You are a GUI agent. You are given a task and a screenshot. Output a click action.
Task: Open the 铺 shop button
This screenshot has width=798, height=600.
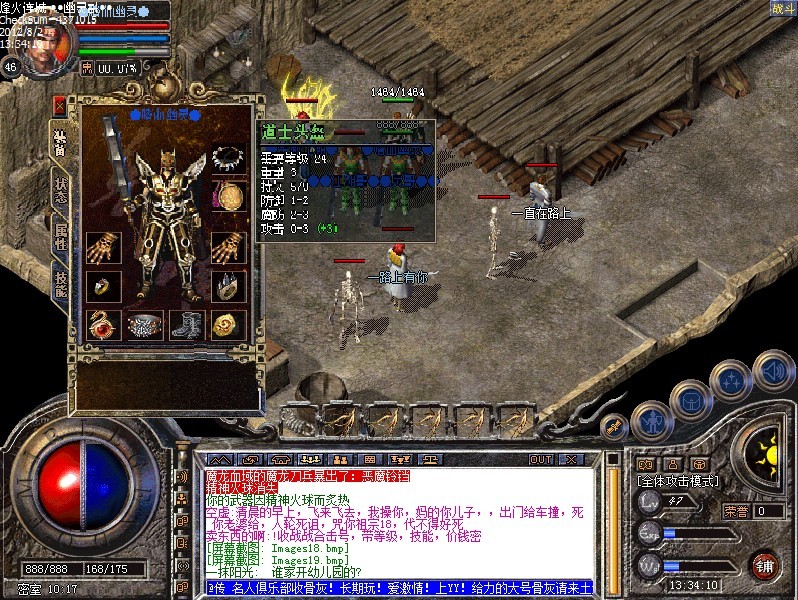point(766,564)
